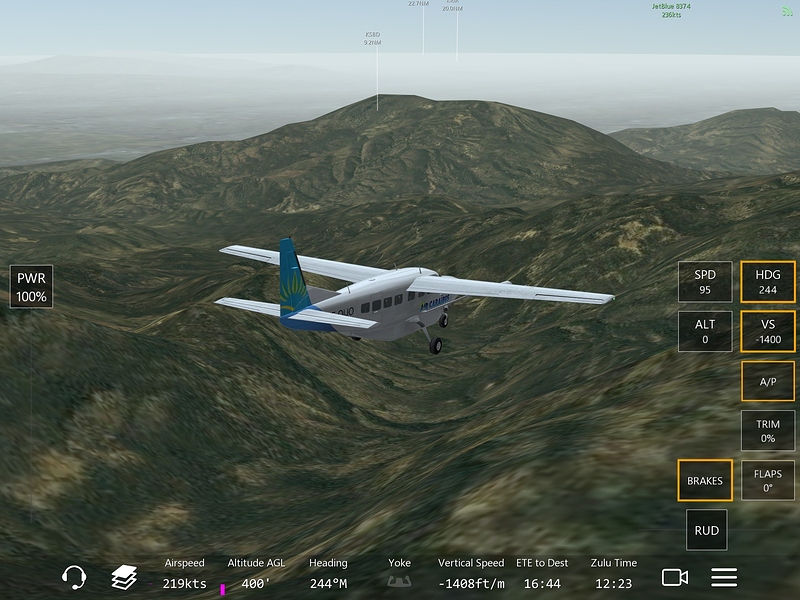Screen dimensions: 800x600
Task: Toggle the VS vertical speed button
Action: click(x=768, y=331)
